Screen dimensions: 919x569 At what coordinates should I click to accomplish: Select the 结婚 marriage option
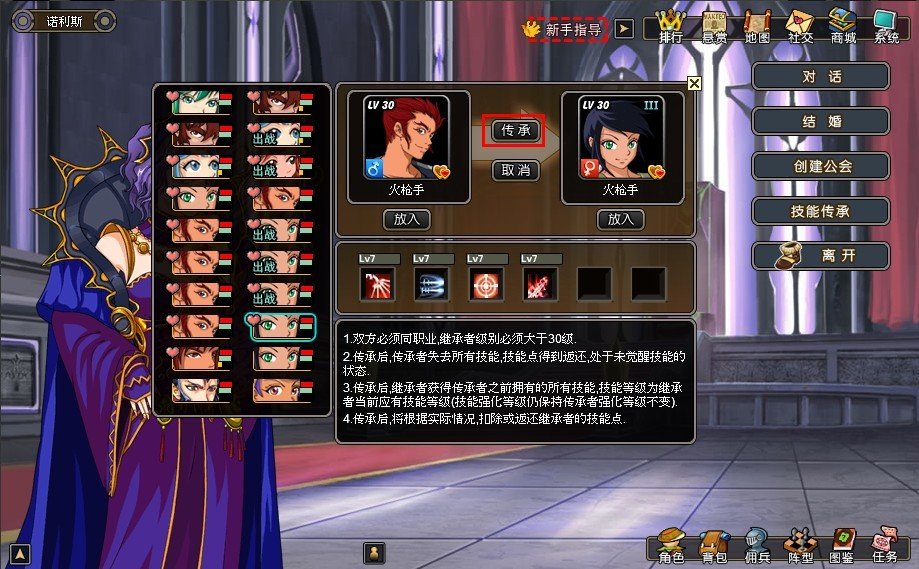coord(821,122)
